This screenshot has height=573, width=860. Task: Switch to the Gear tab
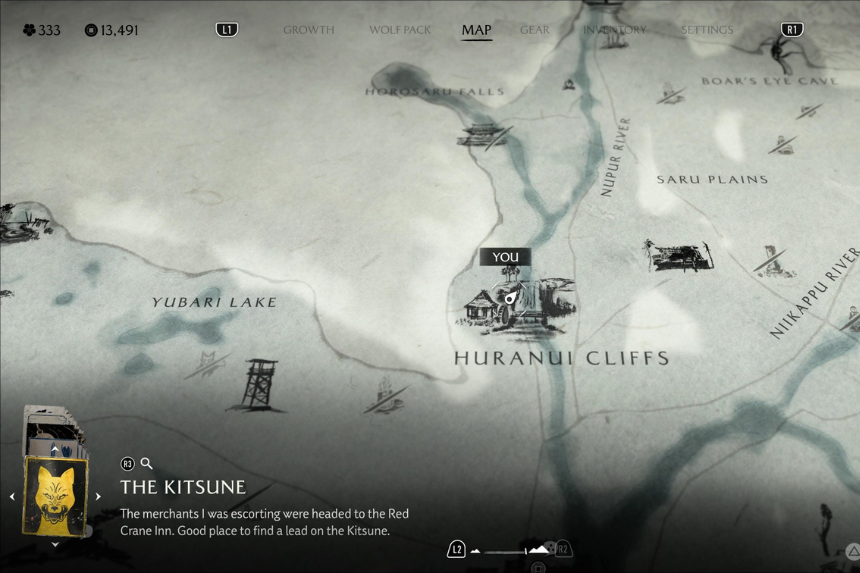click(535, 30)
